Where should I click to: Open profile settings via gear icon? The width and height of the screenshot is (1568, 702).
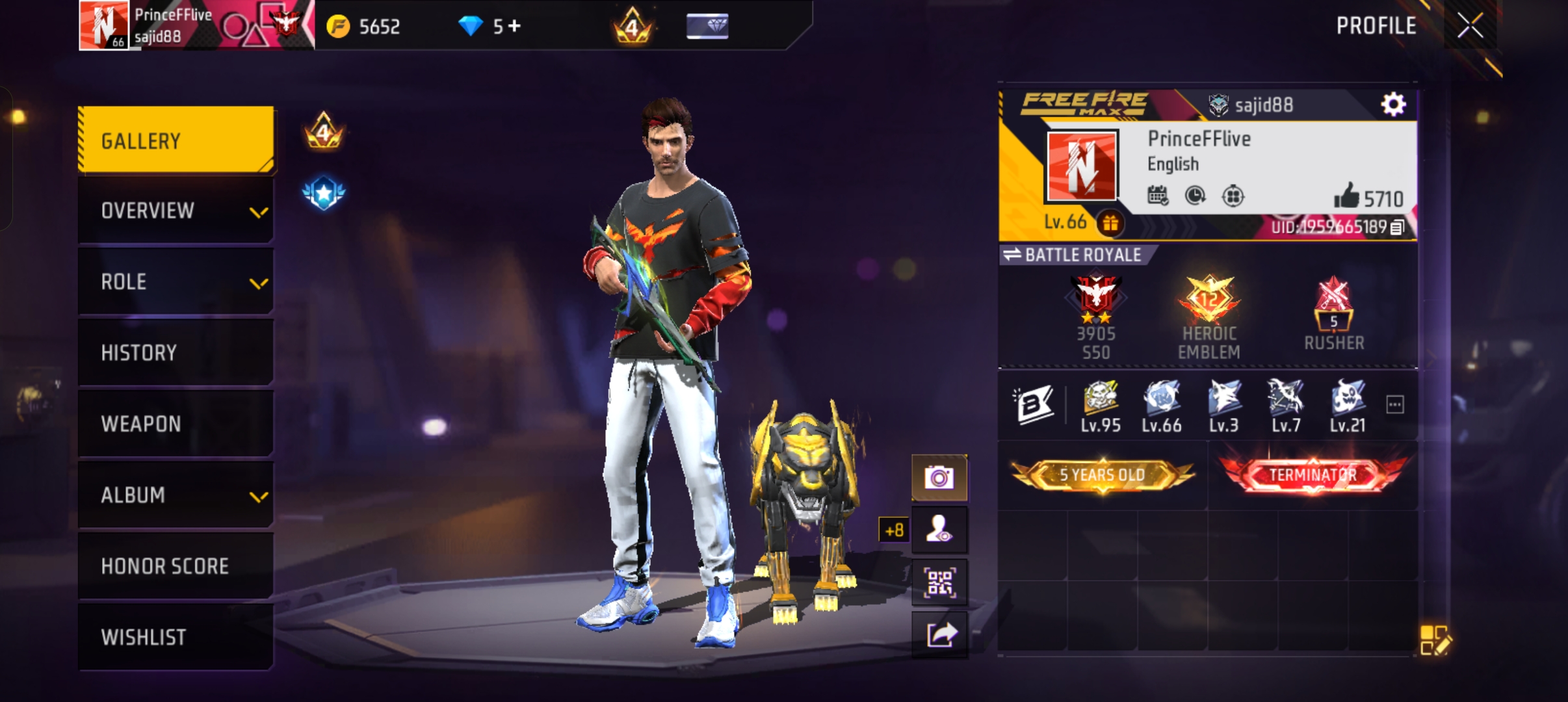1392,103
